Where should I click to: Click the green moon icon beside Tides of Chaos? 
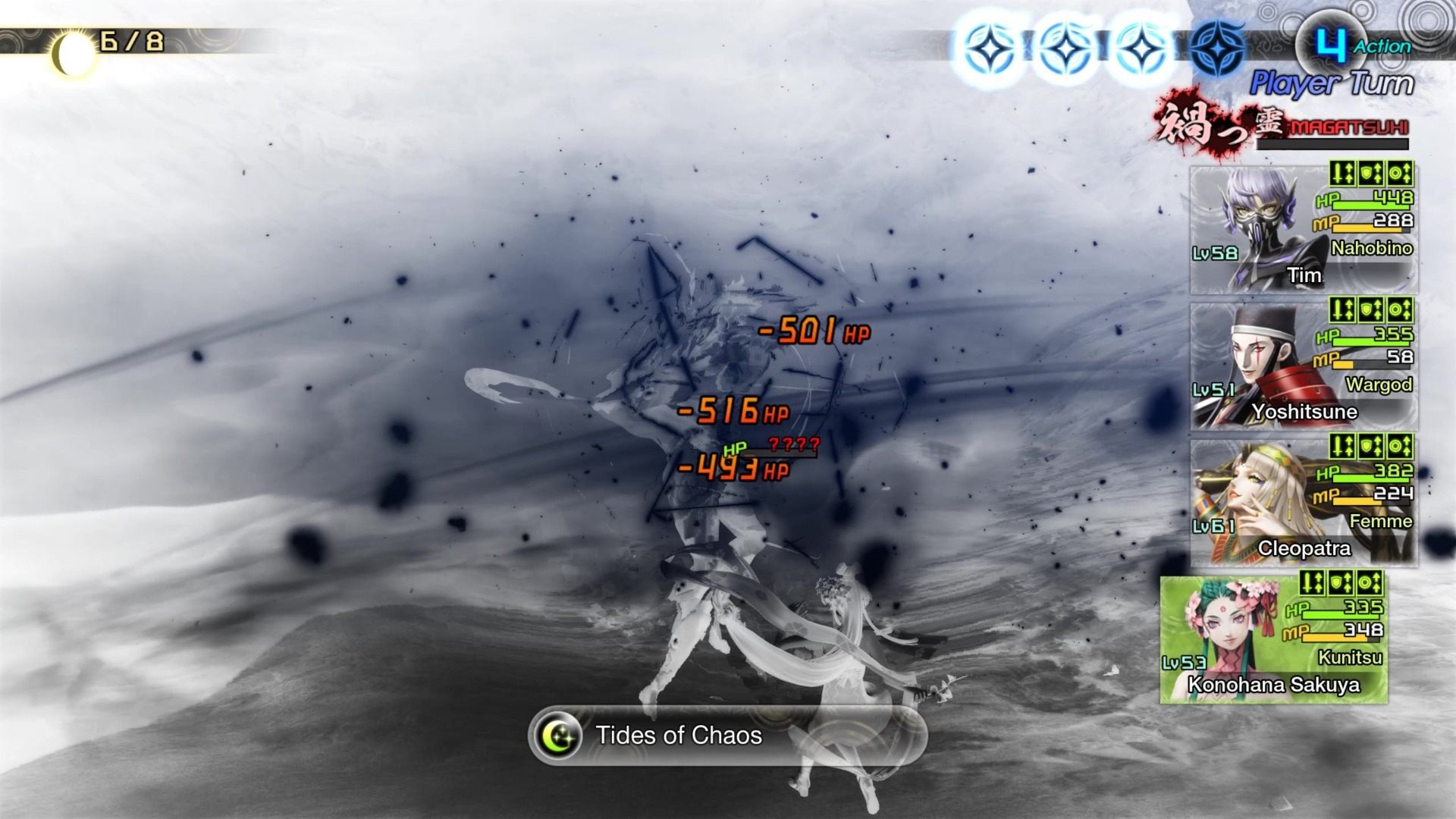coord(559,735)
